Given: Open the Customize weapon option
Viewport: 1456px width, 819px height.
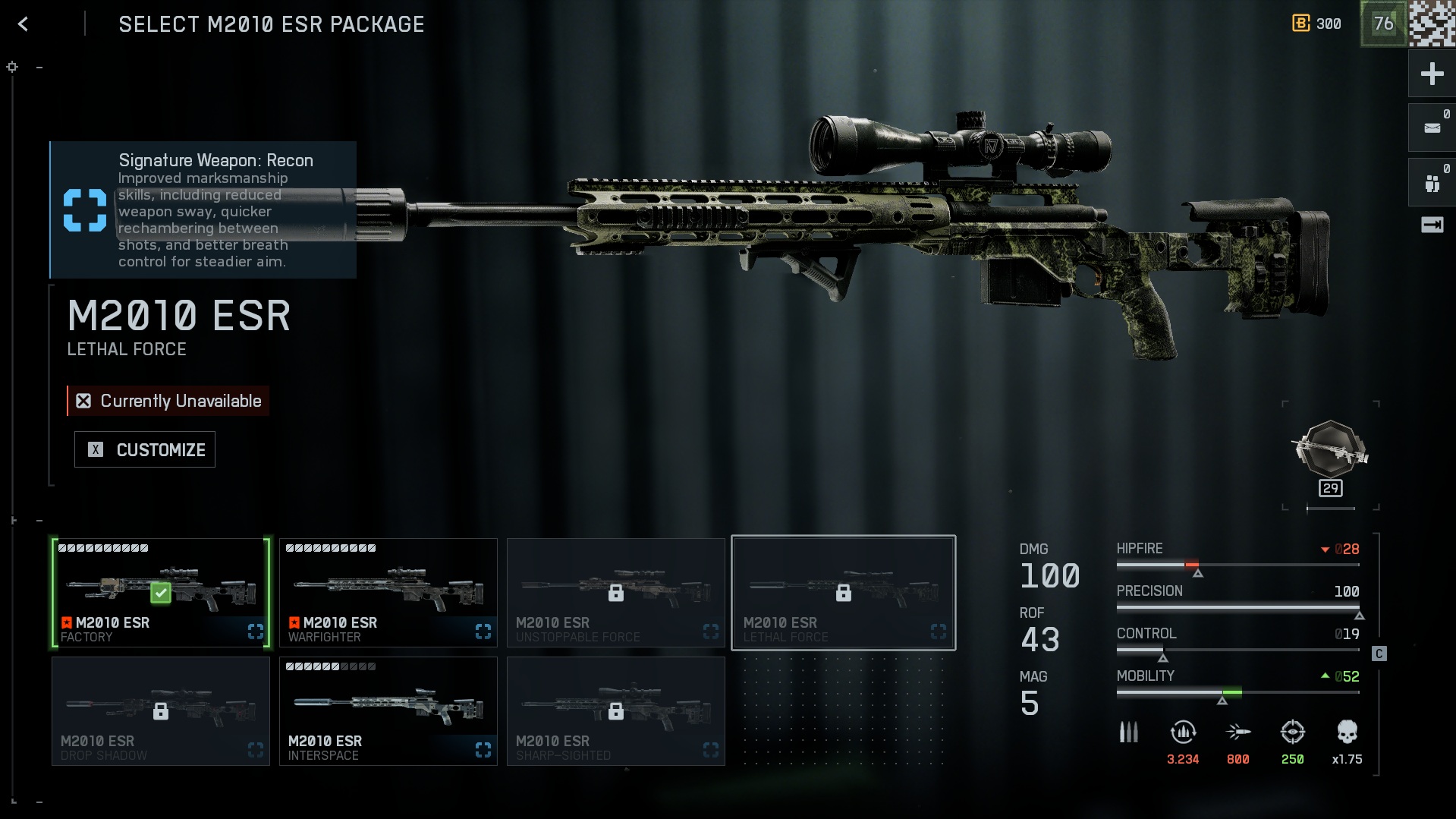Looking at the screenshot, I should coord(145,449).
